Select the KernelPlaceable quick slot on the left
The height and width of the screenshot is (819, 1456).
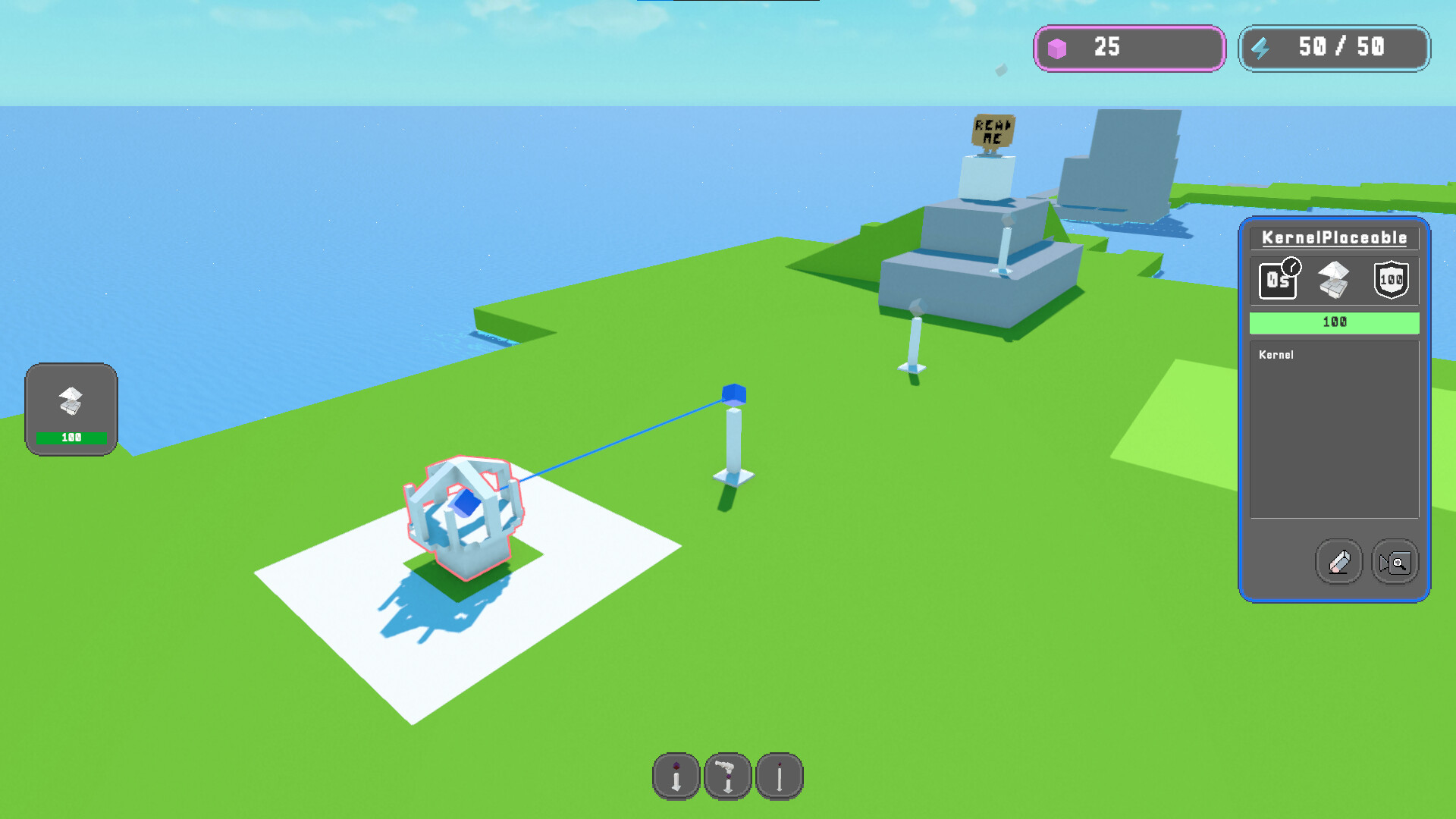pos(71,400)
